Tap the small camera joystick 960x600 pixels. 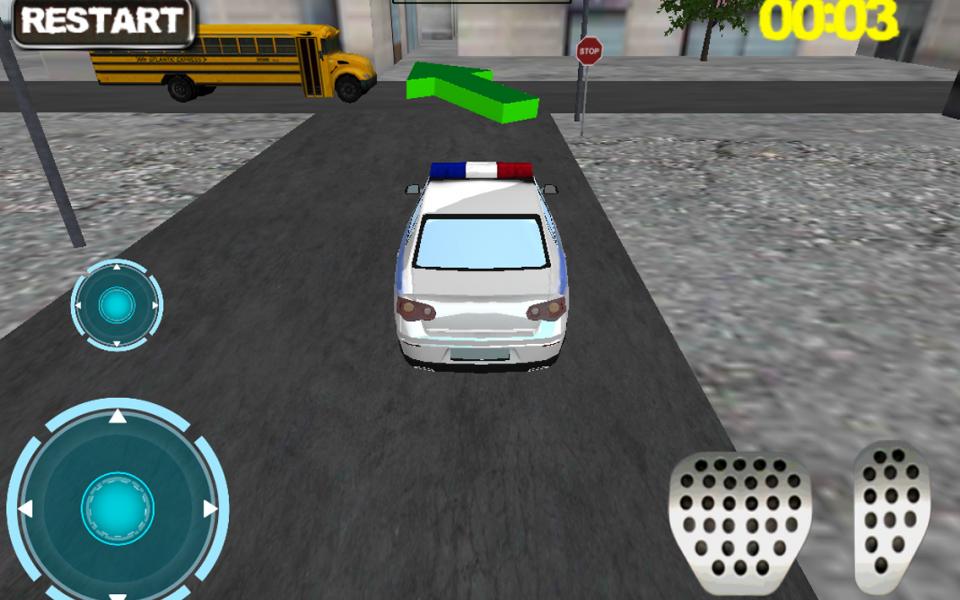pos(117,305)
